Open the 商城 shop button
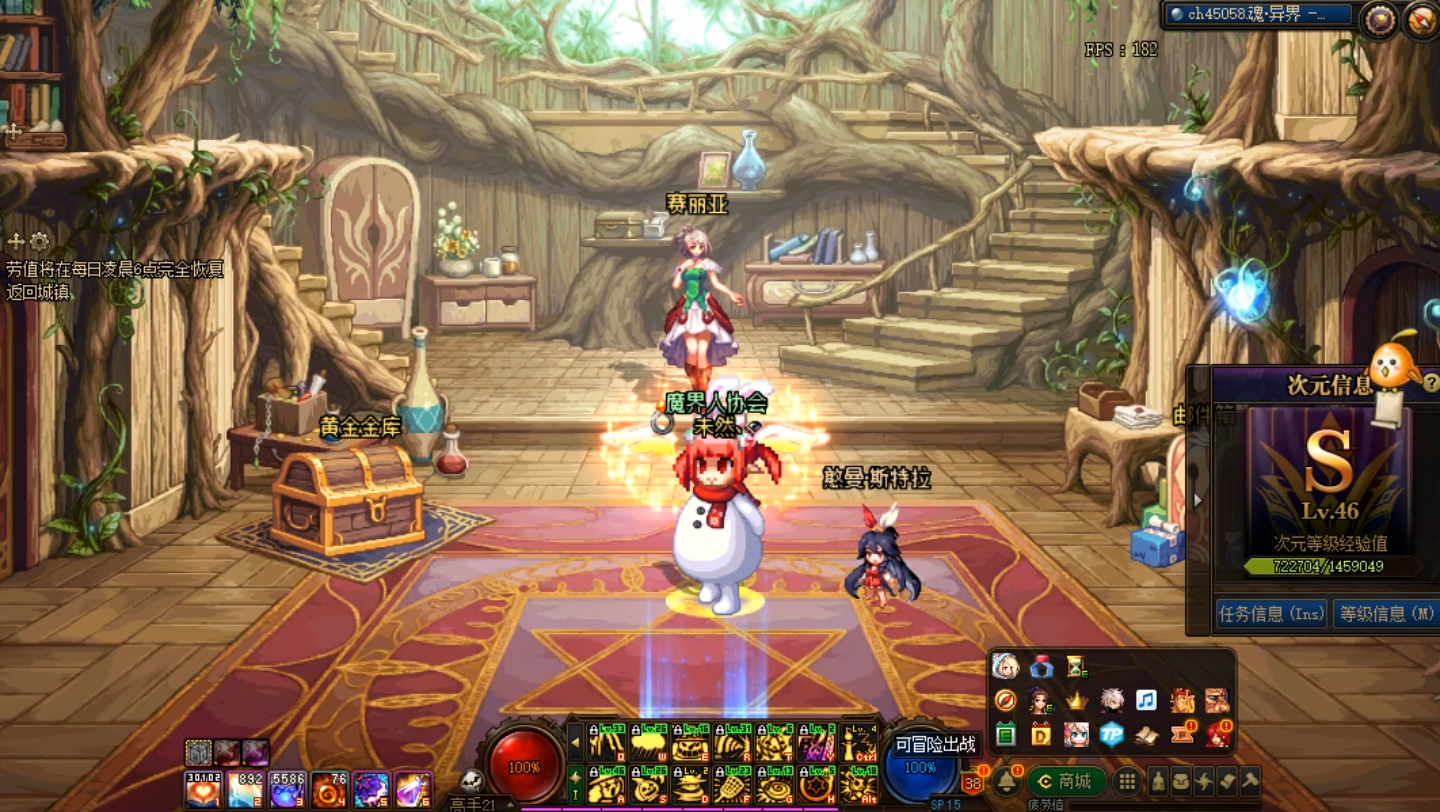1440x812 pixels. click(x=1066, y=781)
